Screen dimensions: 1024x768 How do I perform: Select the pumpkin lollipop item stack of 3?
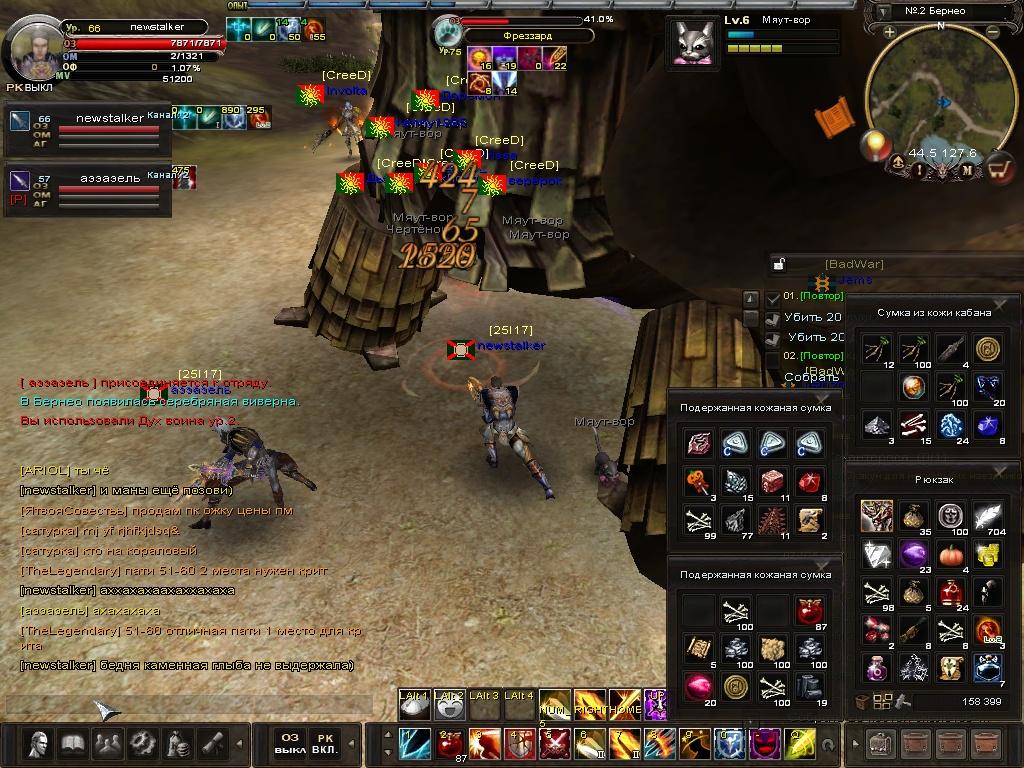tap(696, 482)
